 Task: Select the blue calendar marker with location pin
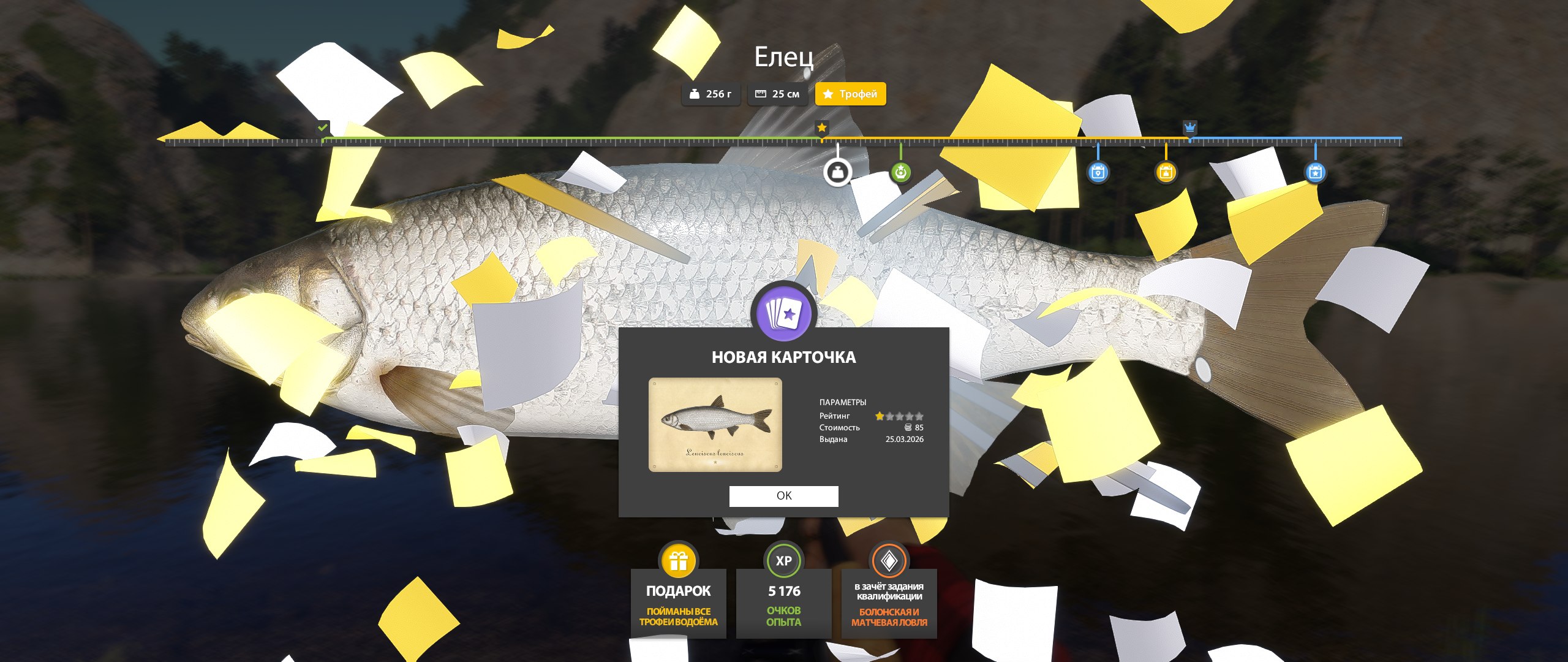pyautogui.click(x=1098, y=172)
